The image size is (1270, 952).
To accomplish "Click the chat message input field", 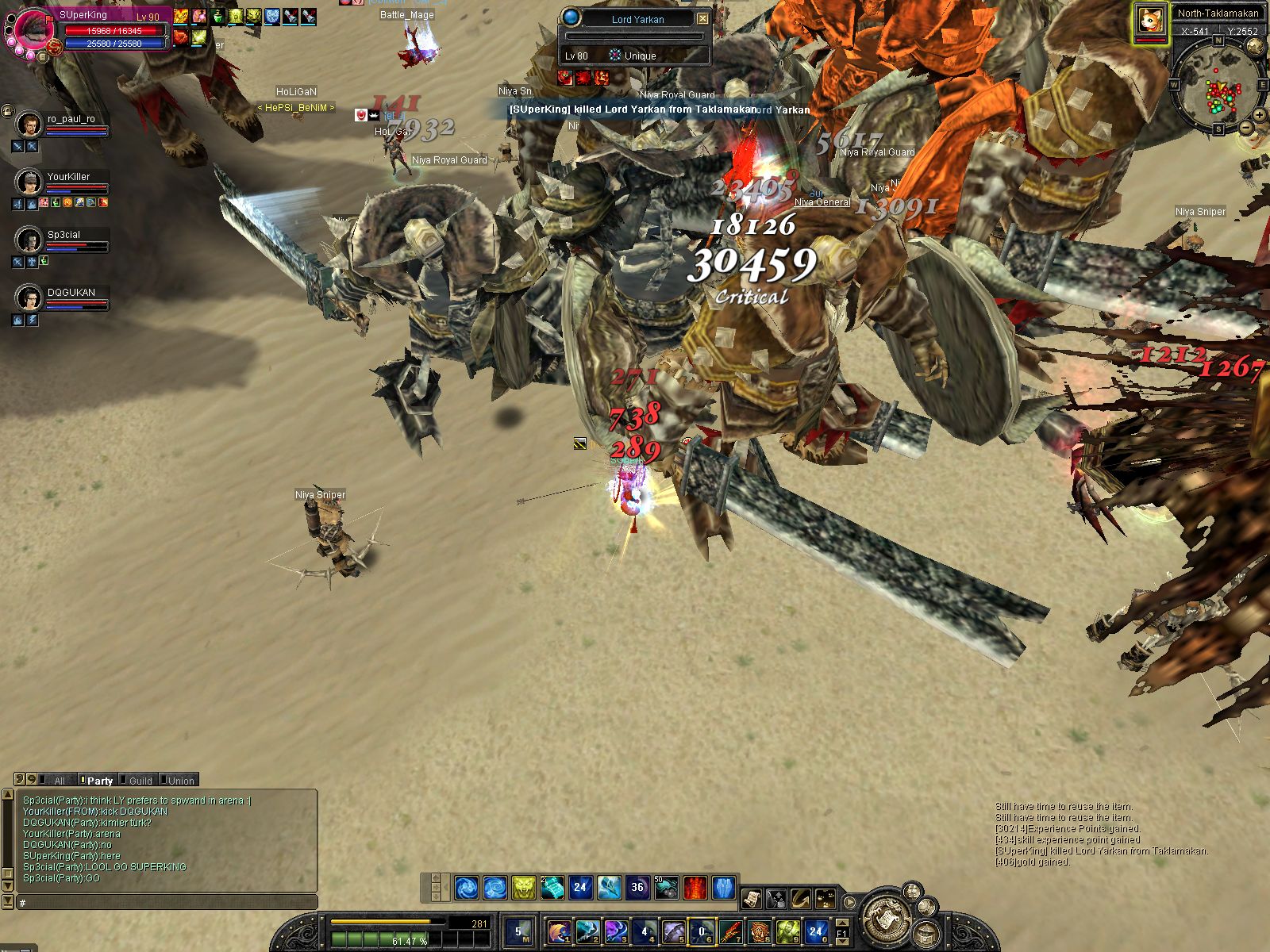I will [x=167, y=903].
